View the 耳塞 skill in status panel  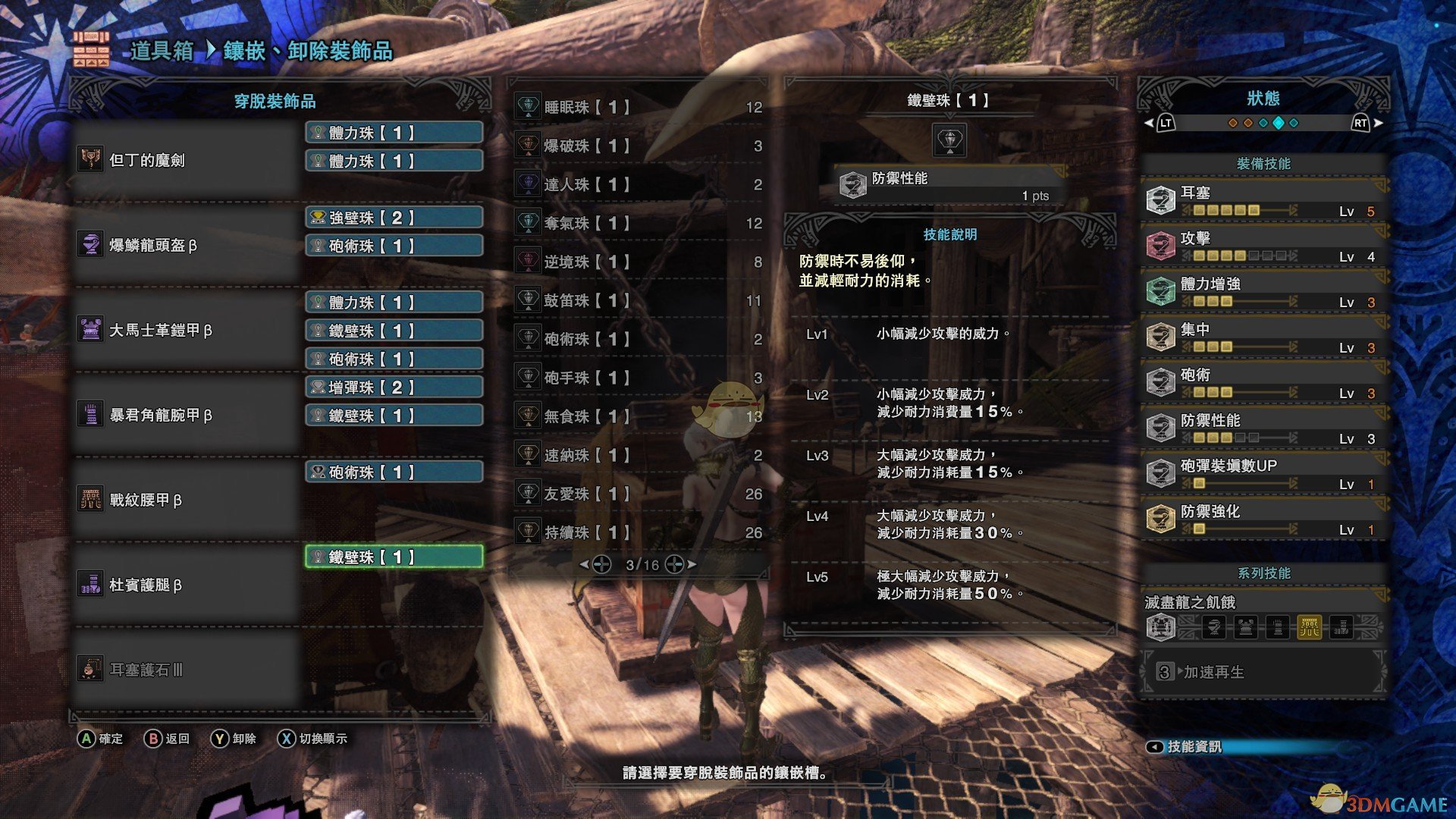[x=1263, y=200]
